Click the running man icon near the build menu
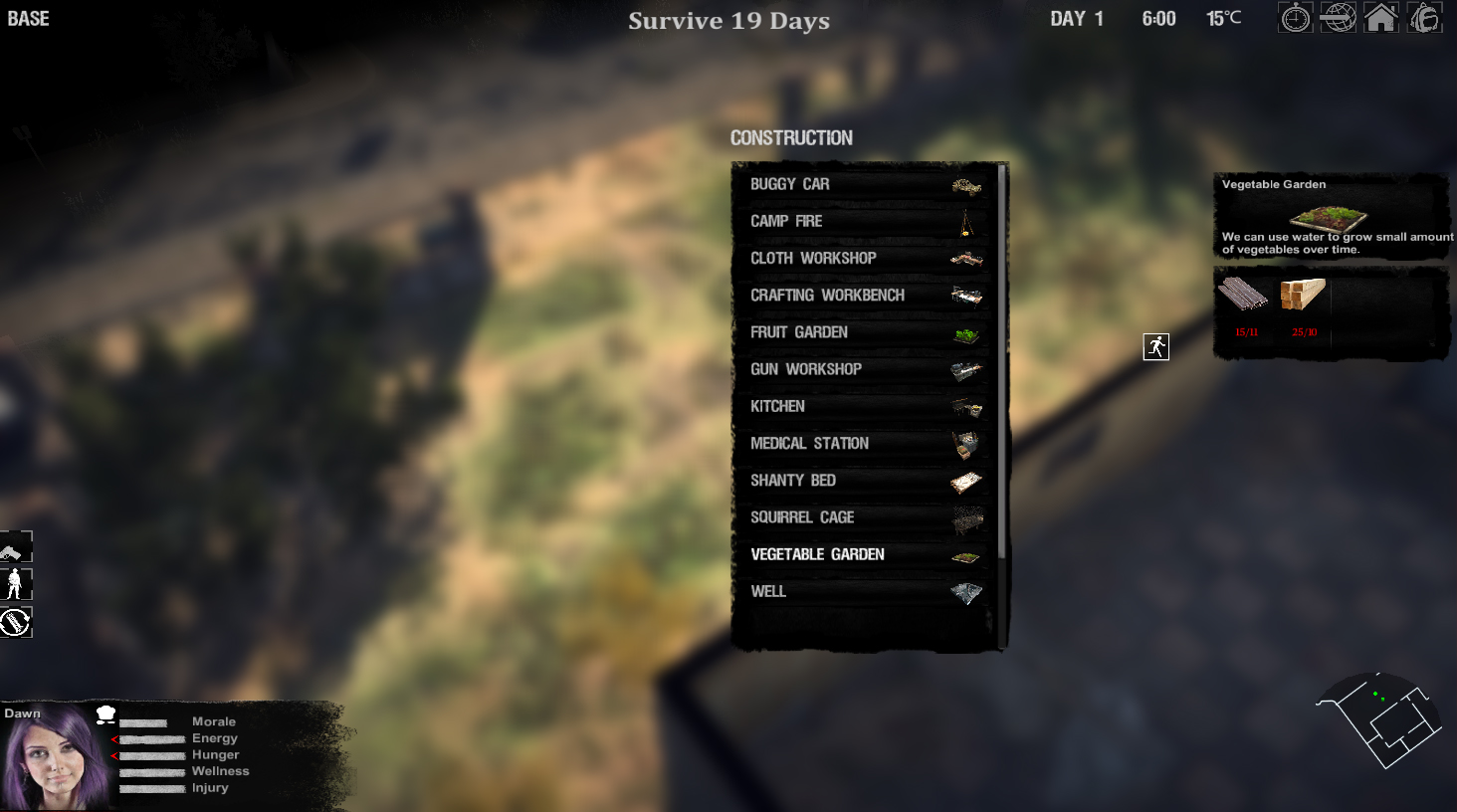 pos(1155,346)
